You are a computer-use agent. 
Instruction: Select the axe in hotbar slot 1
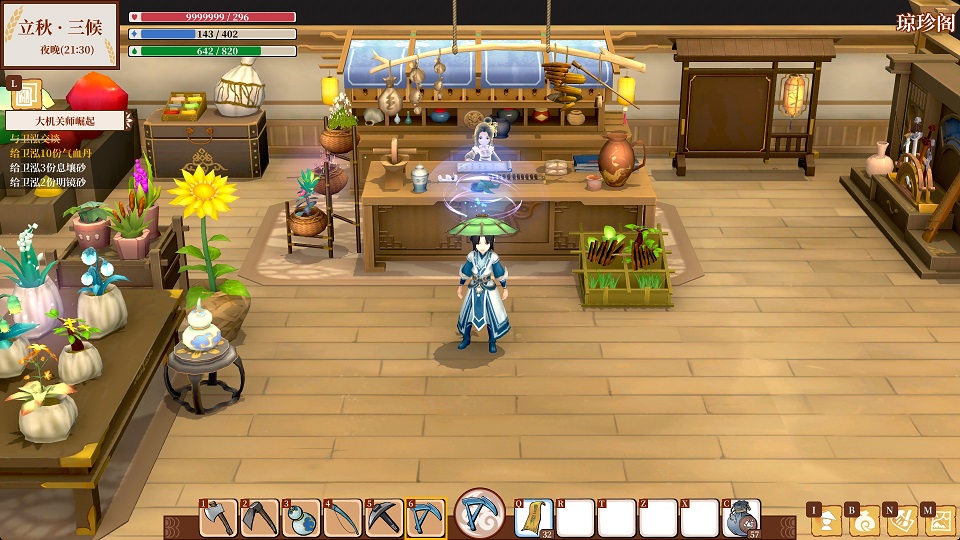(219, 518)
